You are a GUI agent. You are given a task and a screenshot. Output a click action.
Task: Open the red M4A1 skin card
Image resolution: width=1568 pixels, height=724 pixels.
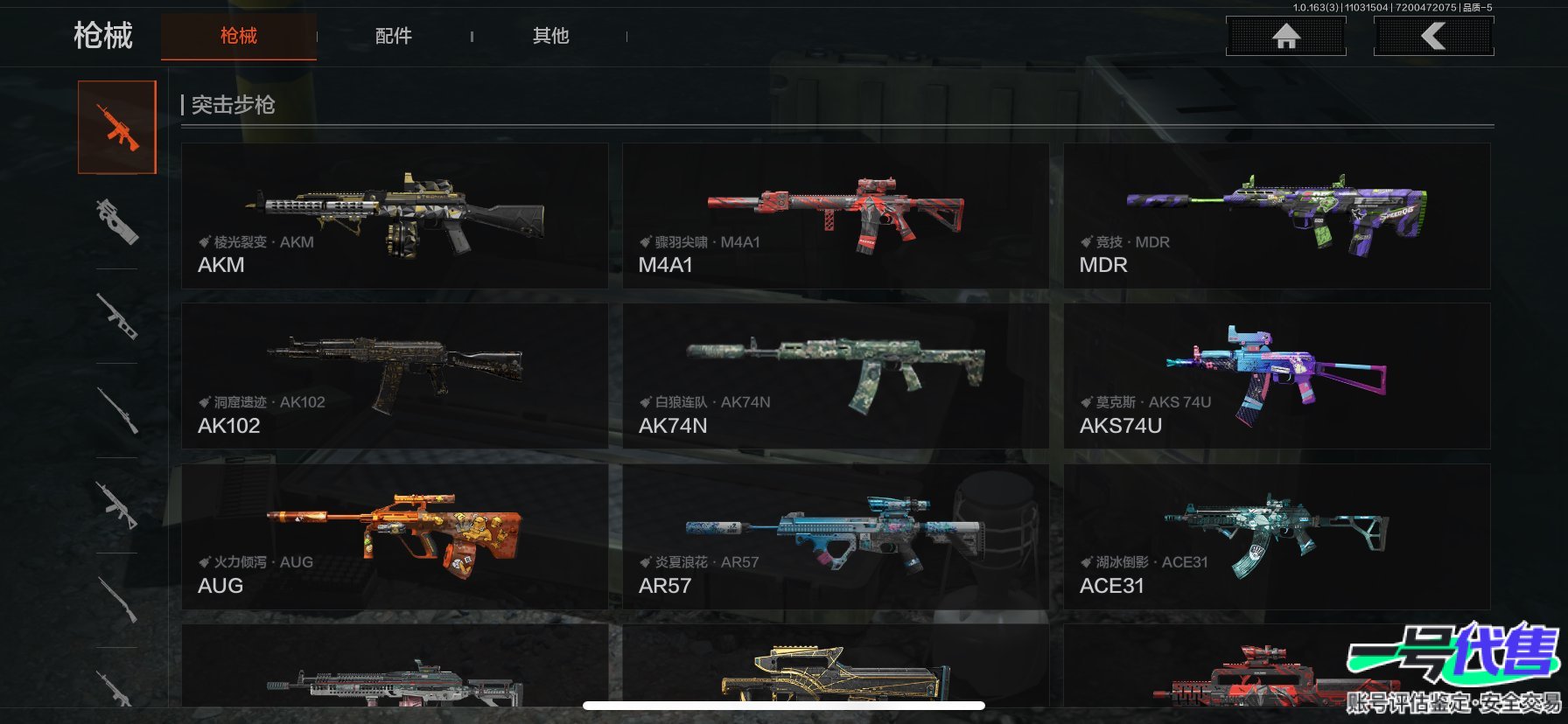click(x=835, y=216)
